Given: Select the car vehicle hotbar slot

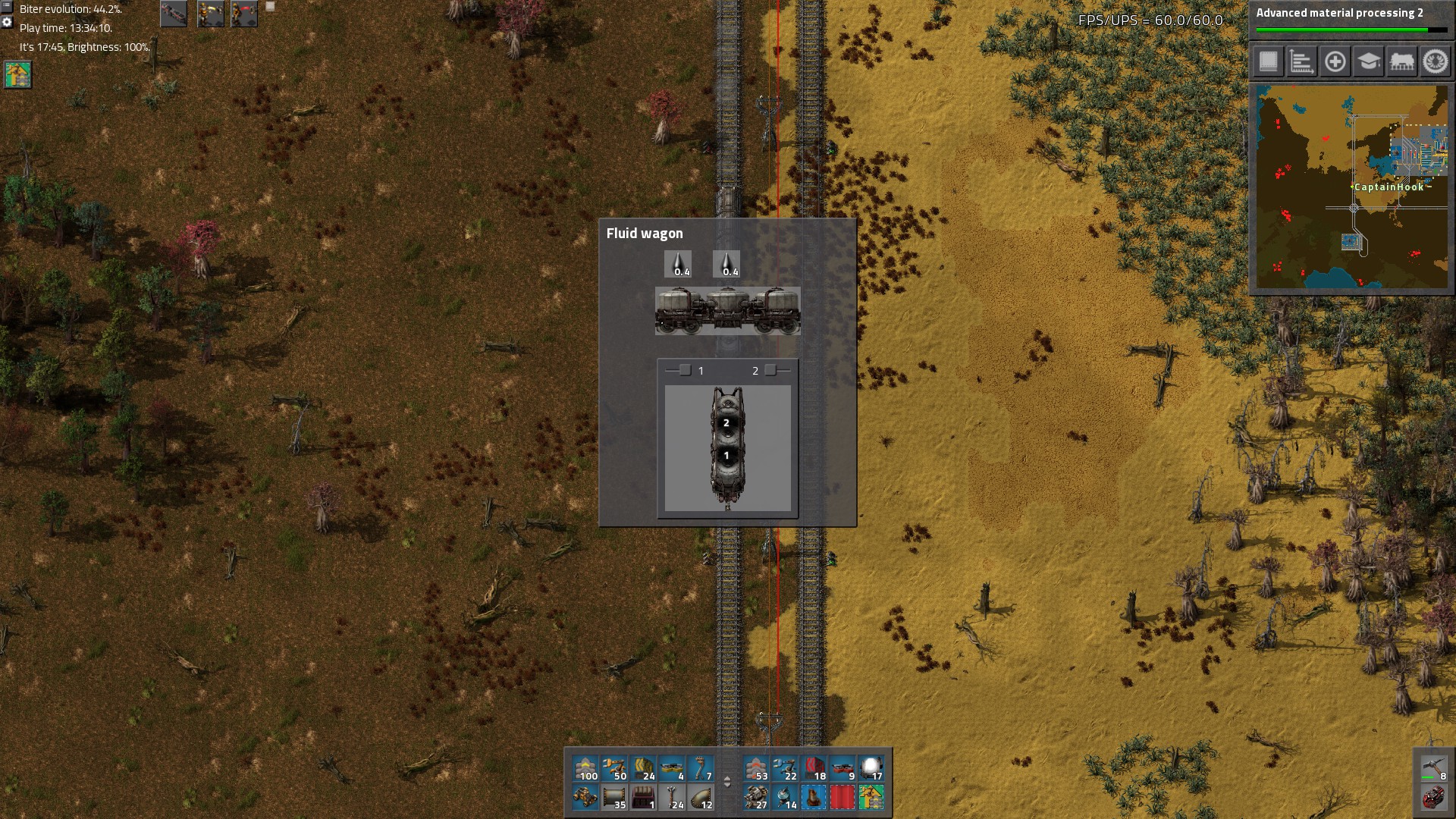Looking at the screenshot, I should [x=585, y=797].
